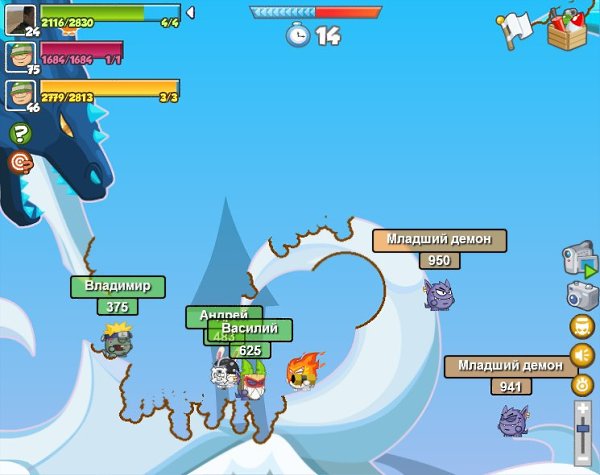Click the orange target icon
This screenshot has height=475, width=600.
point(20,162)
